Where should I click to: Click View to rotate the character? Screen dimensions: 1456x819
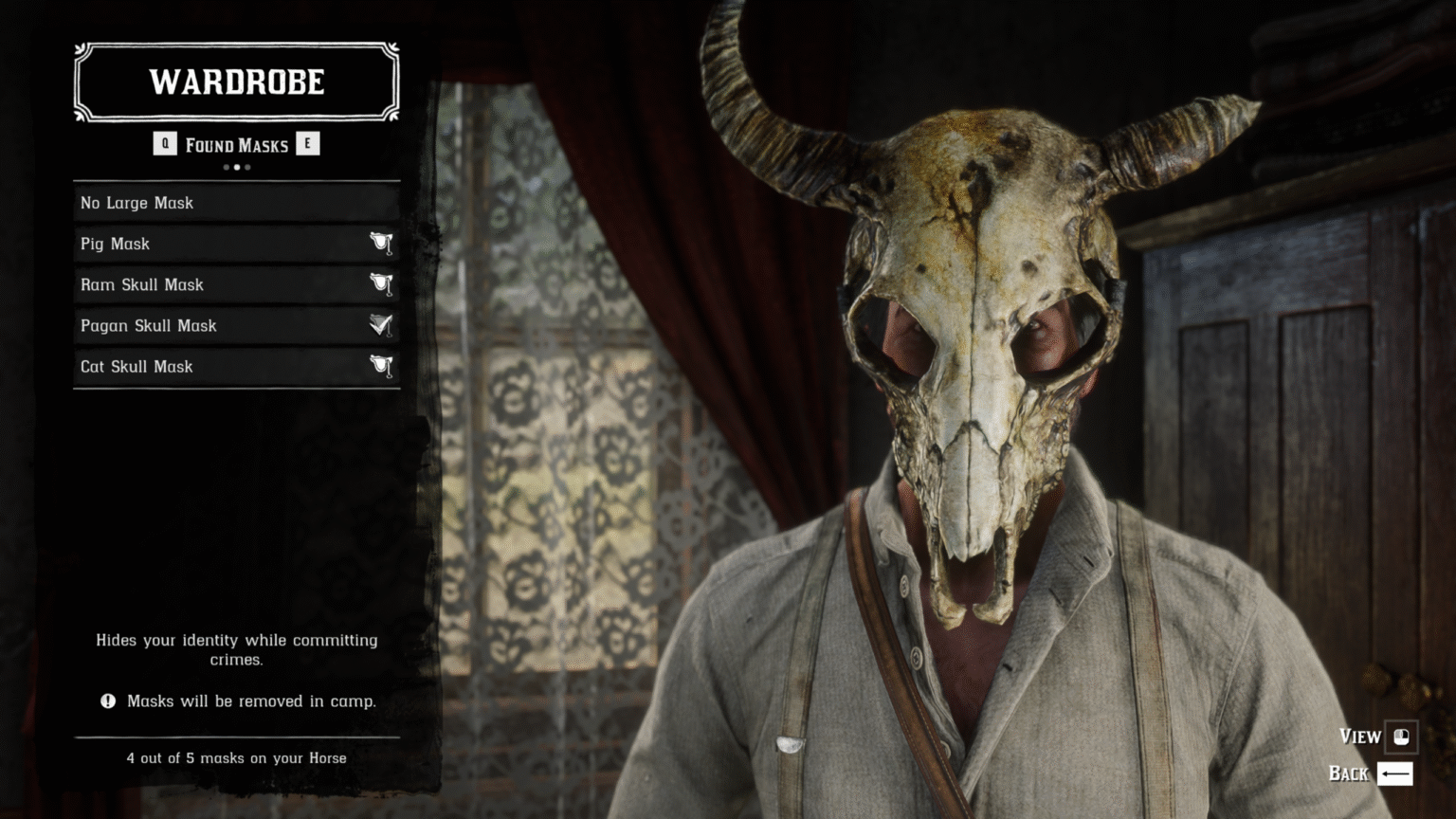point(1359,736)
